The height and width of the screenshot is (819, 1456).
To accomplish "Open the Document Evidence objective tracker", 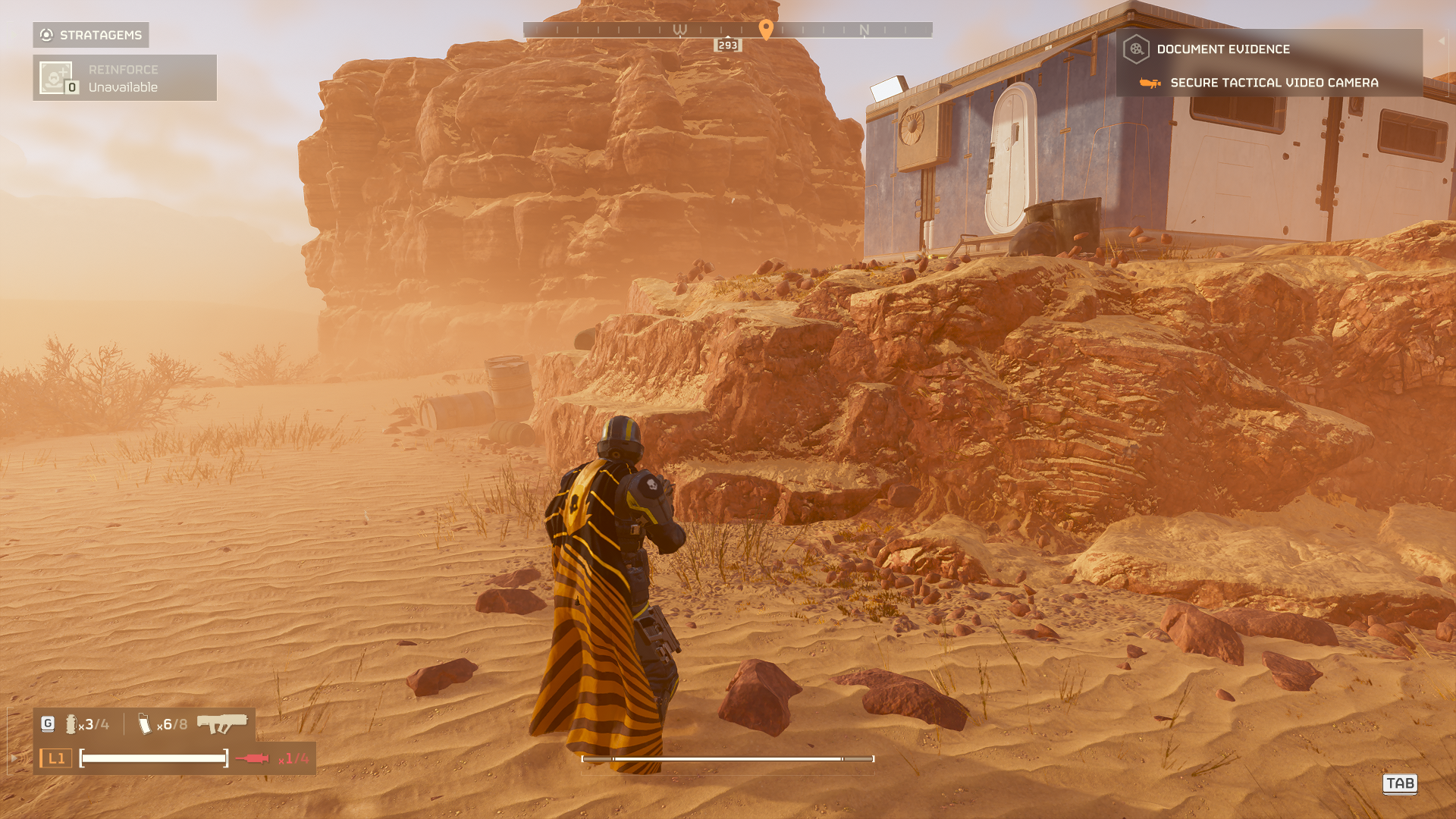I will tap(1222, 49).
